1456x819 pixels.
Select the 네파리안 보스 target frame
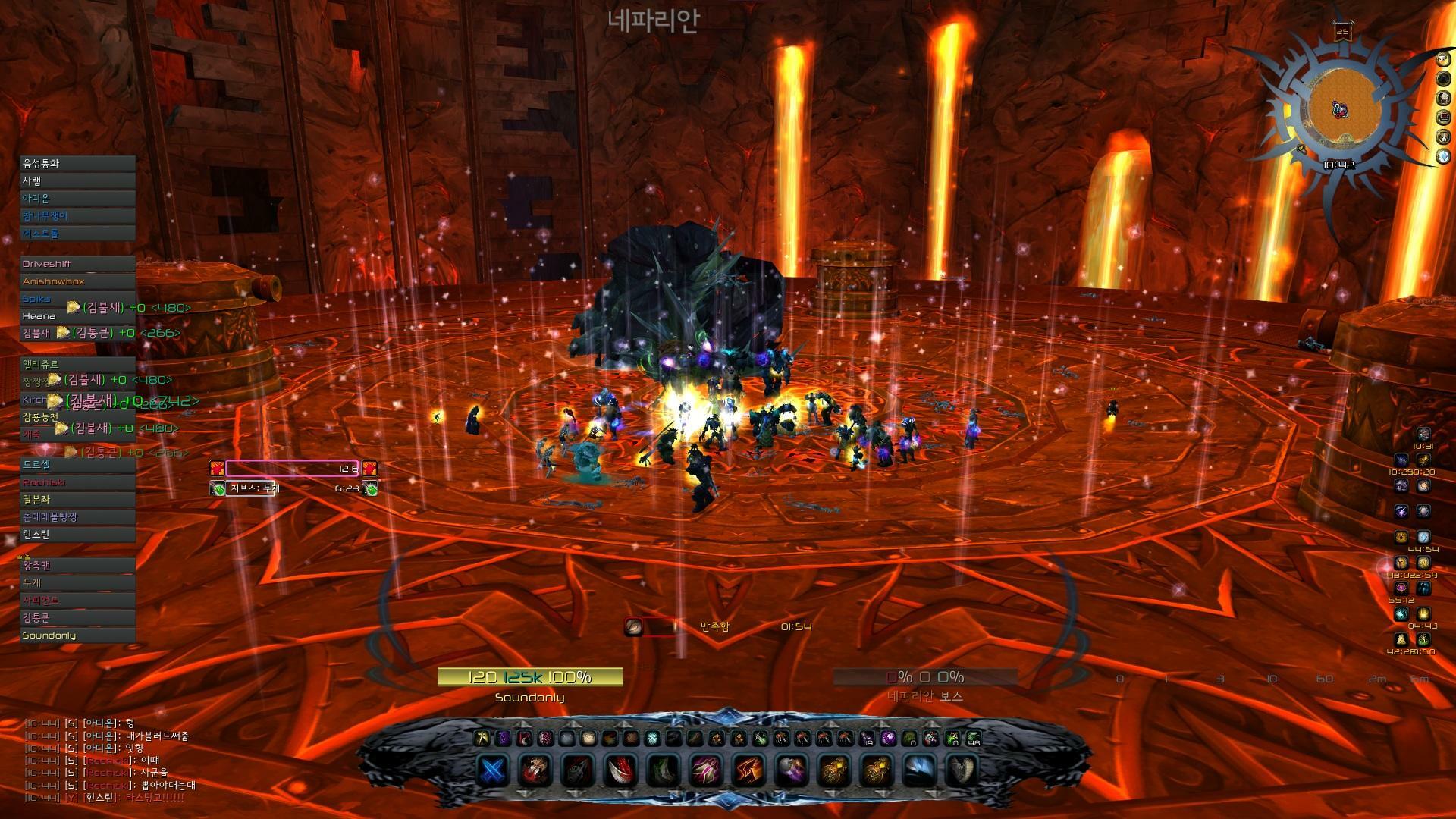coord(924,677)
